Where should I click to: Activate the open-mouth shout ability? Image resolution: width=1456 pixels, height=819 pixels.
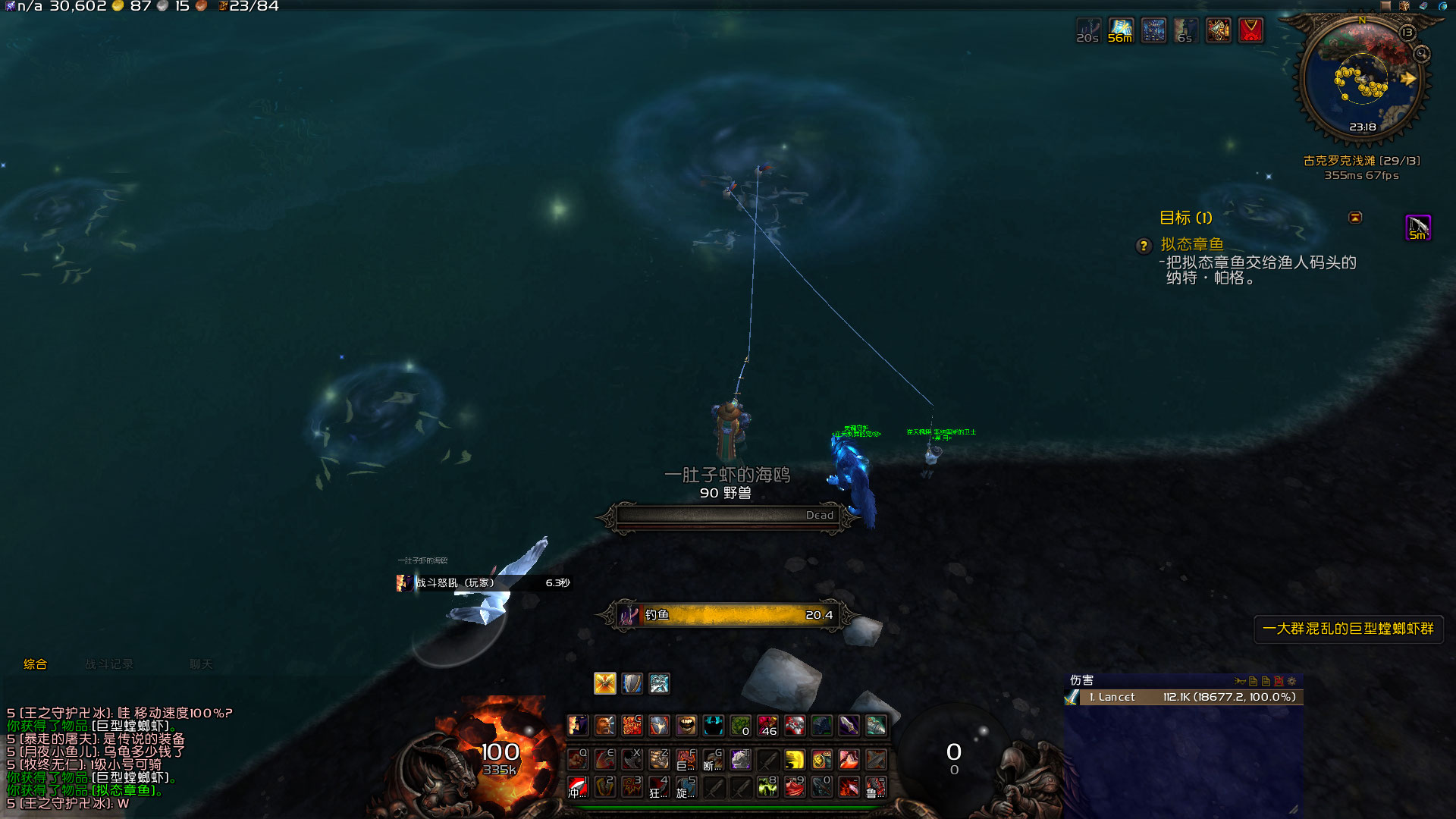point(686,726)
